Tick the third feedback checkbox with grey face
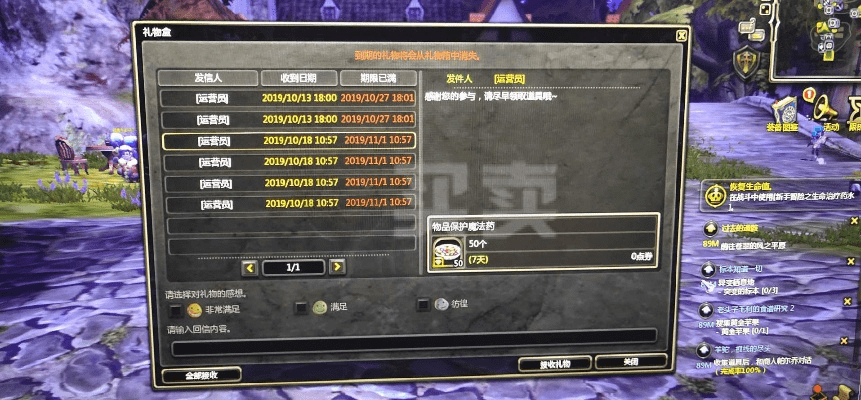 point(423,305)
